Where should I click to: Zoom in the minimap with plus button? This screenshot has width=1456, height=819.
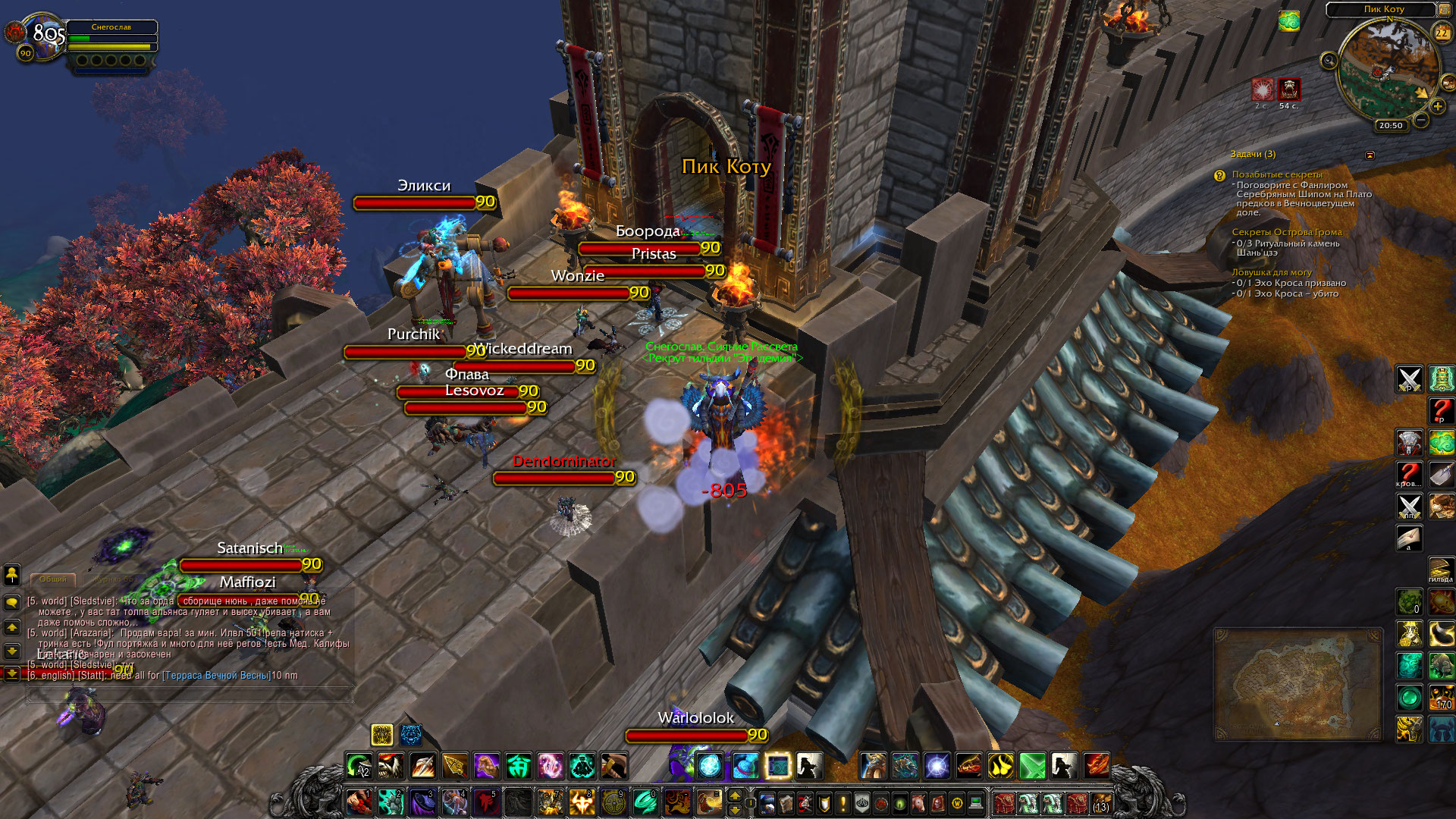click(x=1437, y=107)
